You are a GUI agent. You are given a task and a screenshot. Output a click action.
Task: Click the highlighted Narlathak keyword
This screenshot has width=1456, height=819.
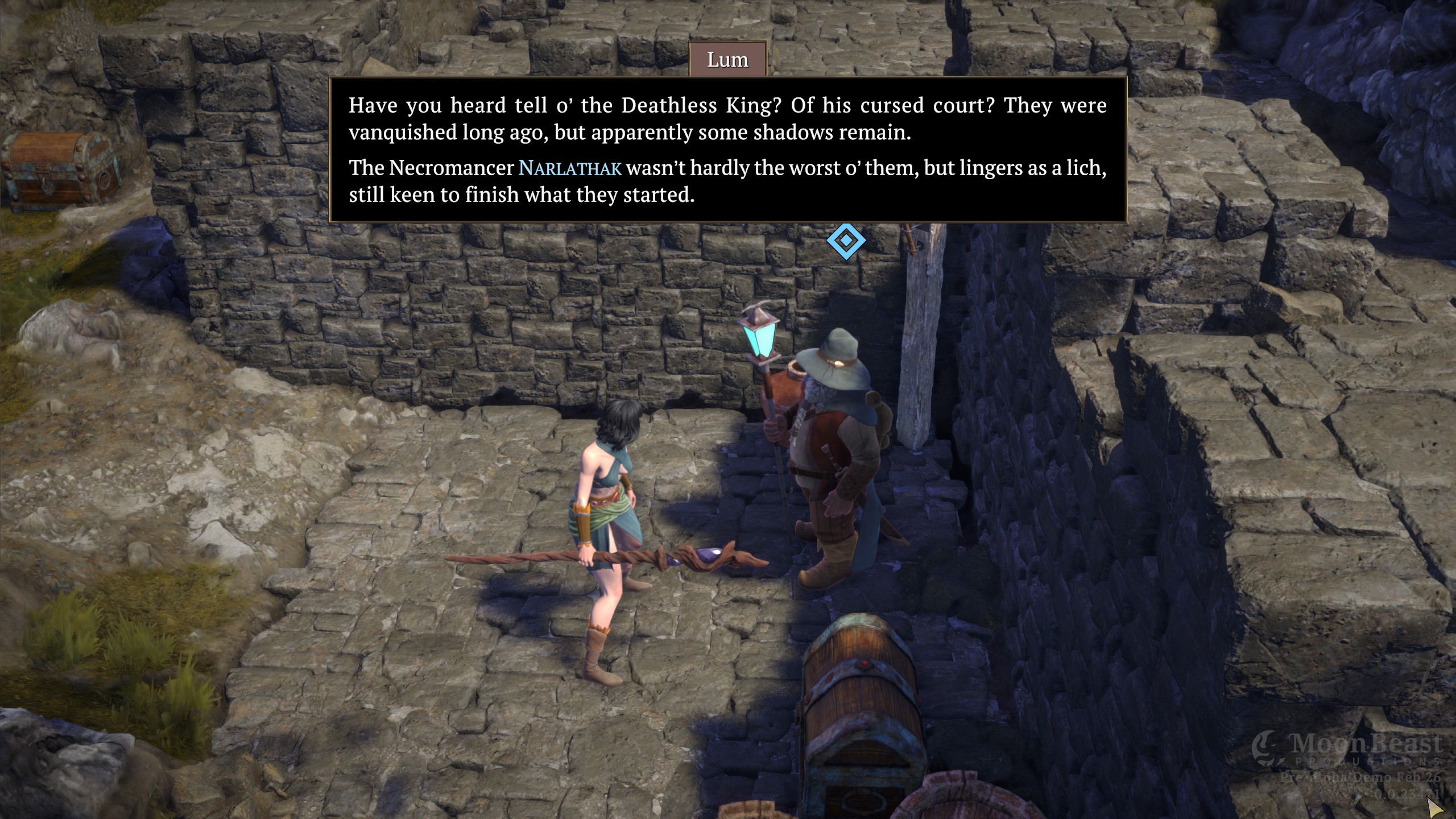point(570,168)
